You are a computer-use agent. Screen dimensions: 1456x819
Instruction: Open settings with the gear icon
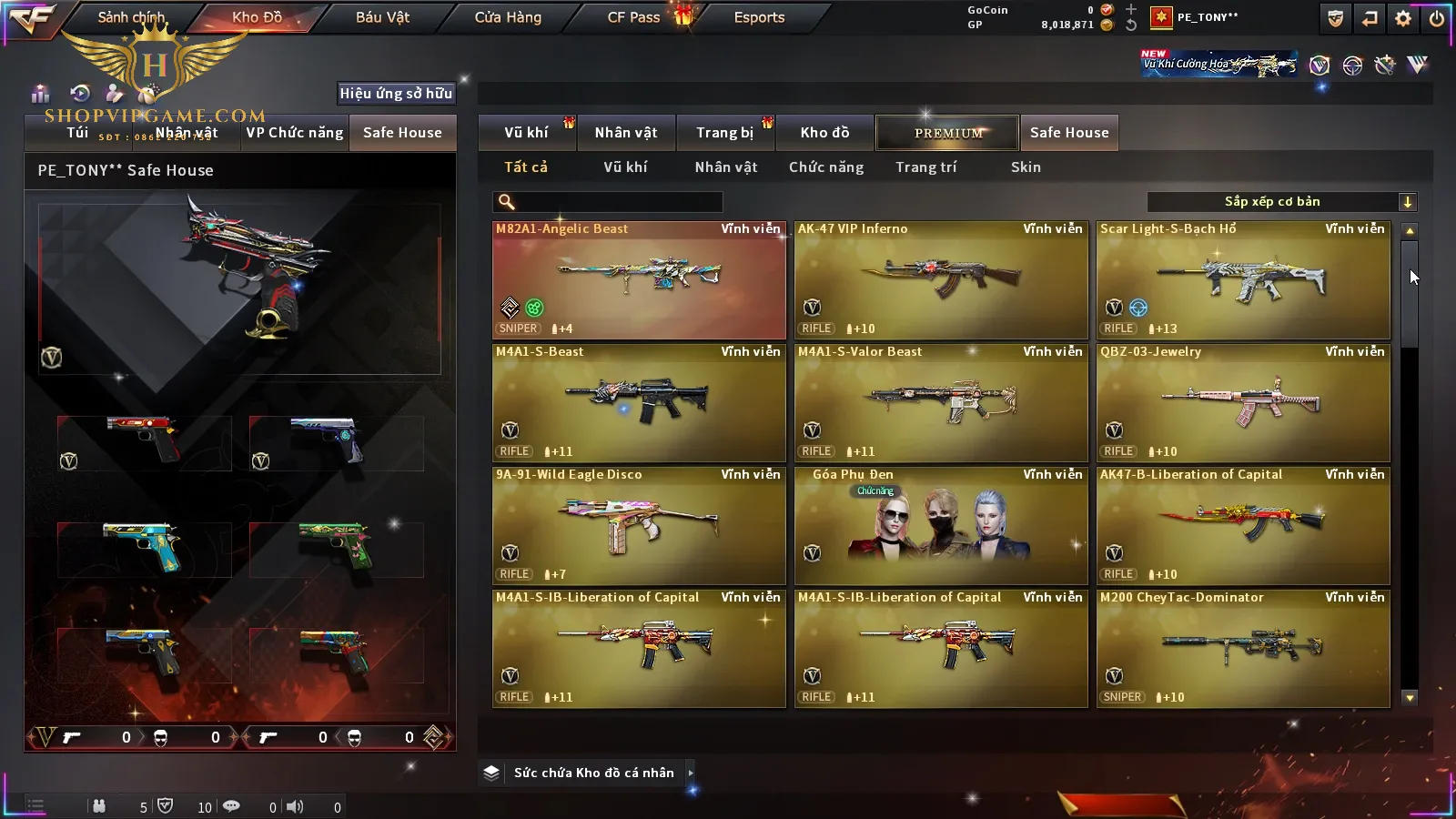tap(1403, 18)
